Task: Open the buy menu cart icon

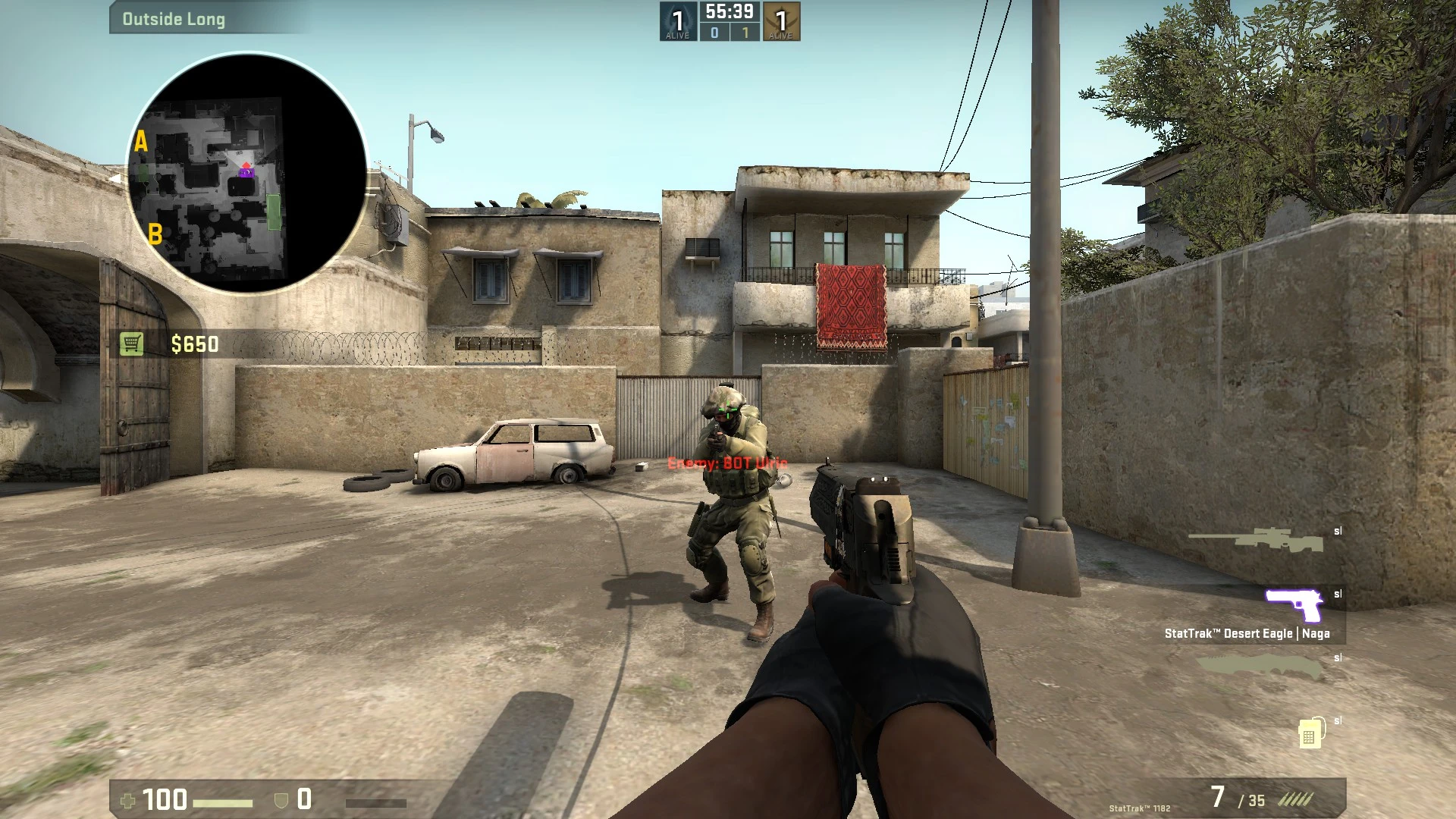Action: [x=131, y=344]
